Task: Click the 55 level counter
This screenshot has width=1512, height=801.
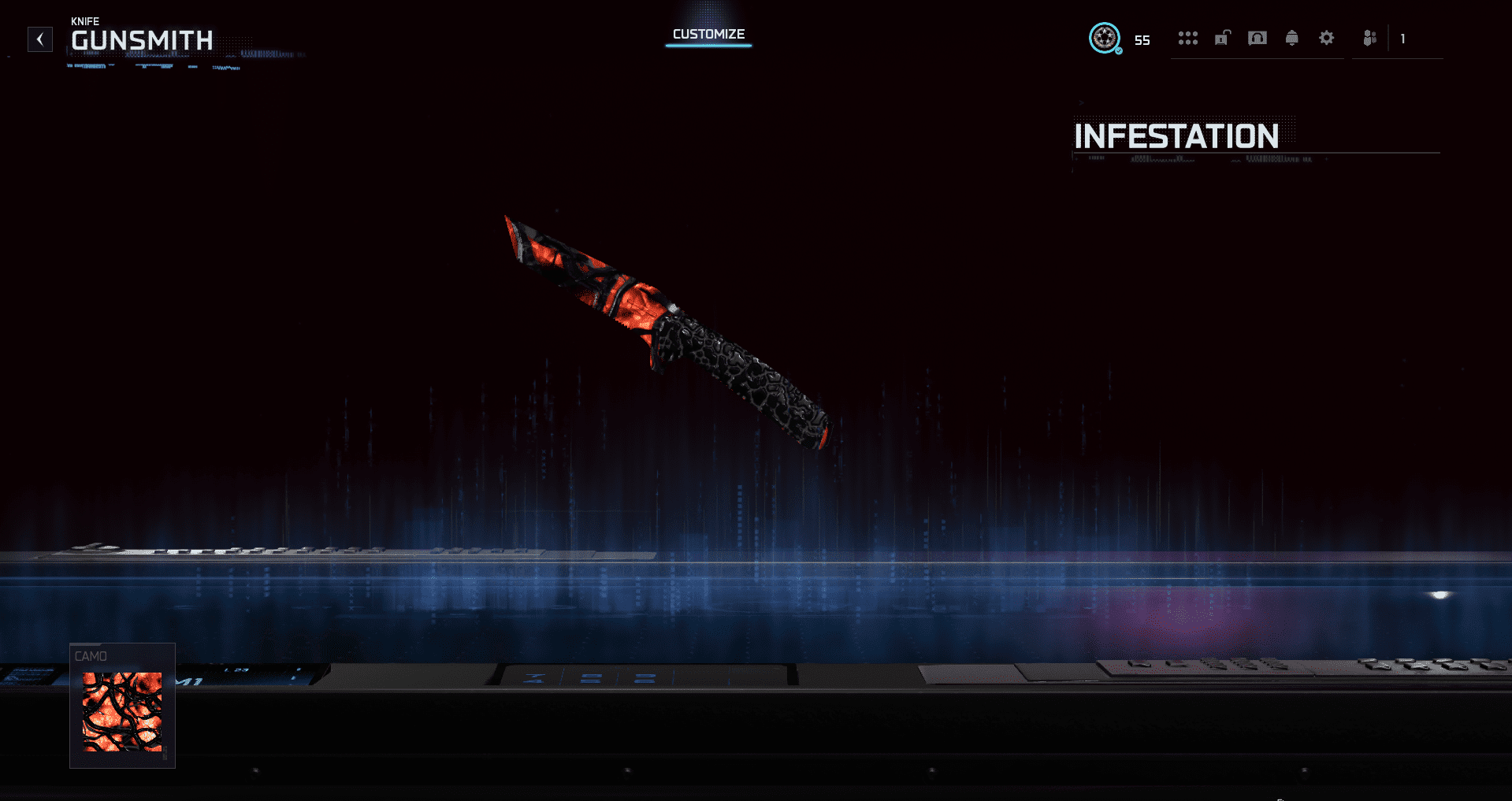Action: (x=1141, y=39)
